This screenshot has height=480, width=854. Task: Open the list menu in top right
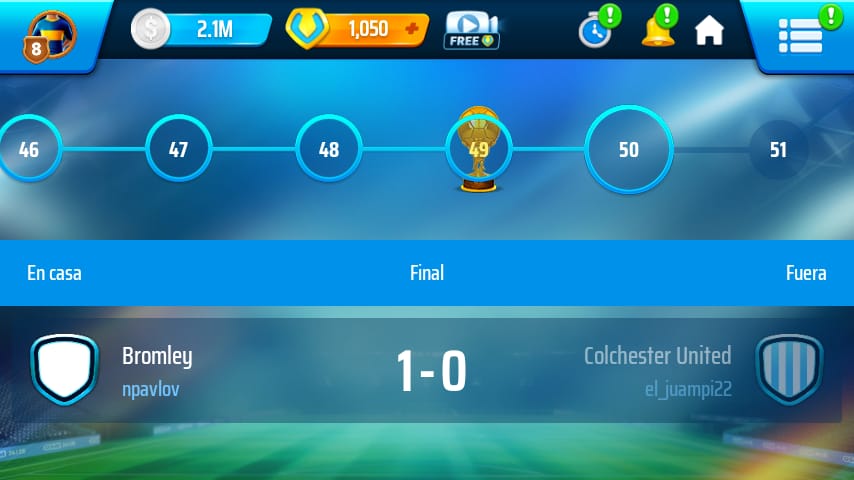coord(800,34)
